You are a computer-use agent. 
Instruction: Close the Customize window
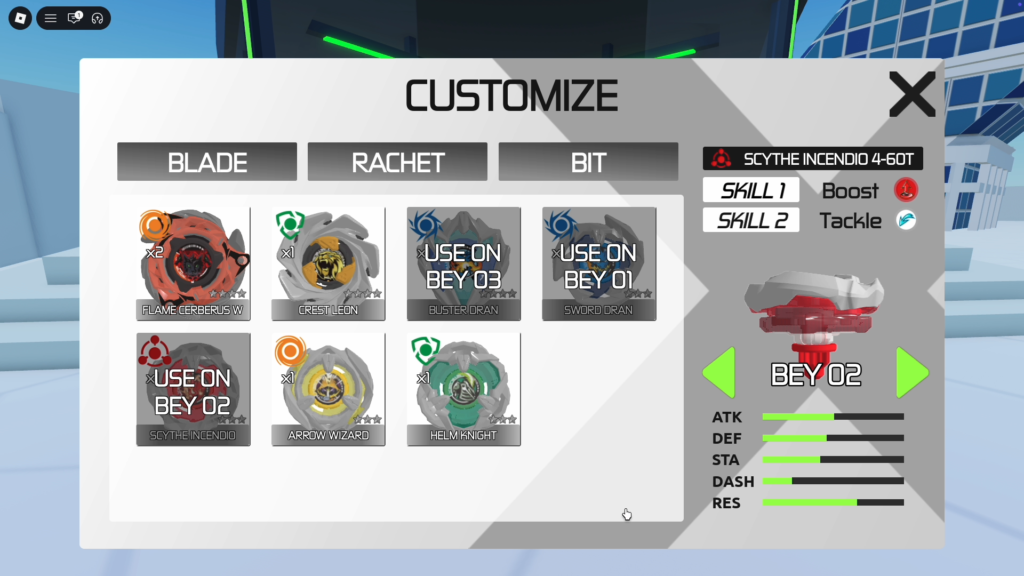912,95
